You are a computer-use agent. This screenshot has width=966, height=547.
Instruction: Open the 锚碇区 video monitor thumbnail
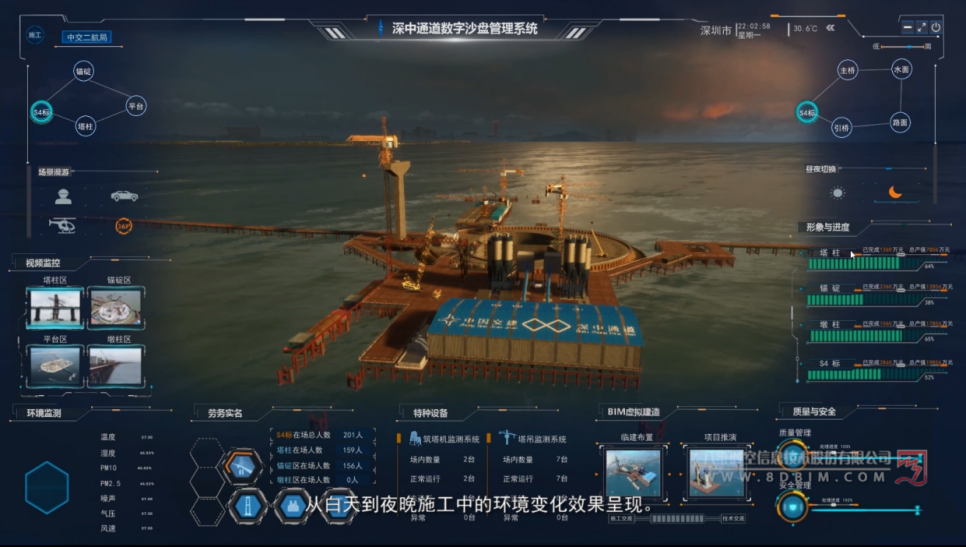pos(115,309)
